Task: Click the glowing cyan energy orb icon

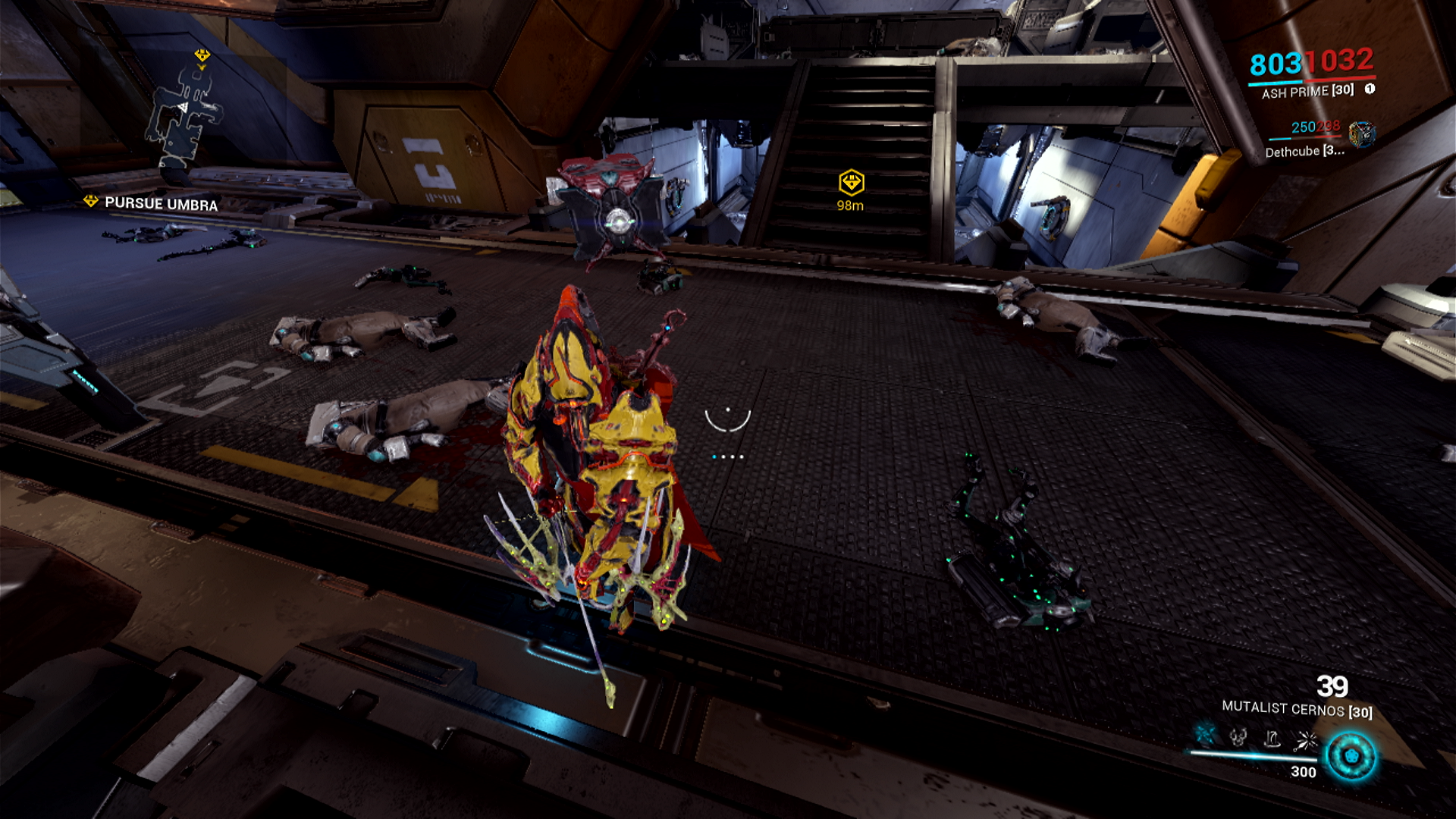Action: click(1351, 756)
